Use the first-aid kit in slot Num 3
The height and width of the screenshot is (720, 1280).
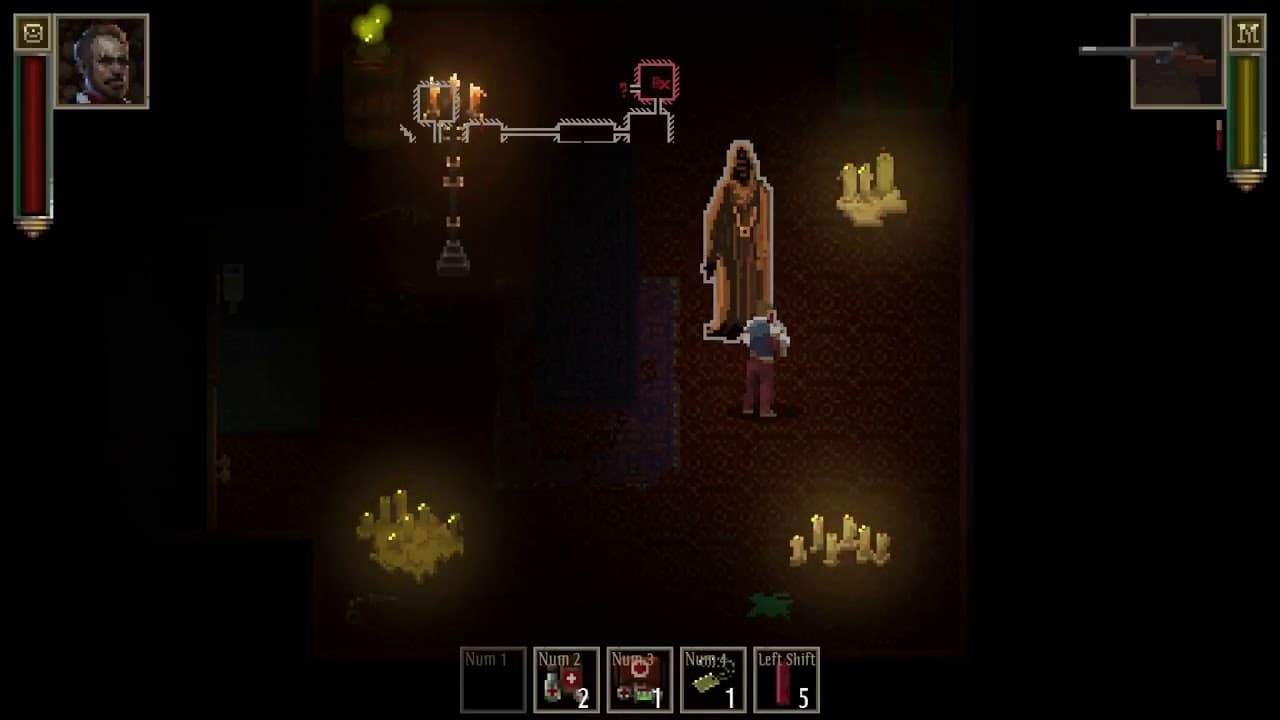click(639, 681)
